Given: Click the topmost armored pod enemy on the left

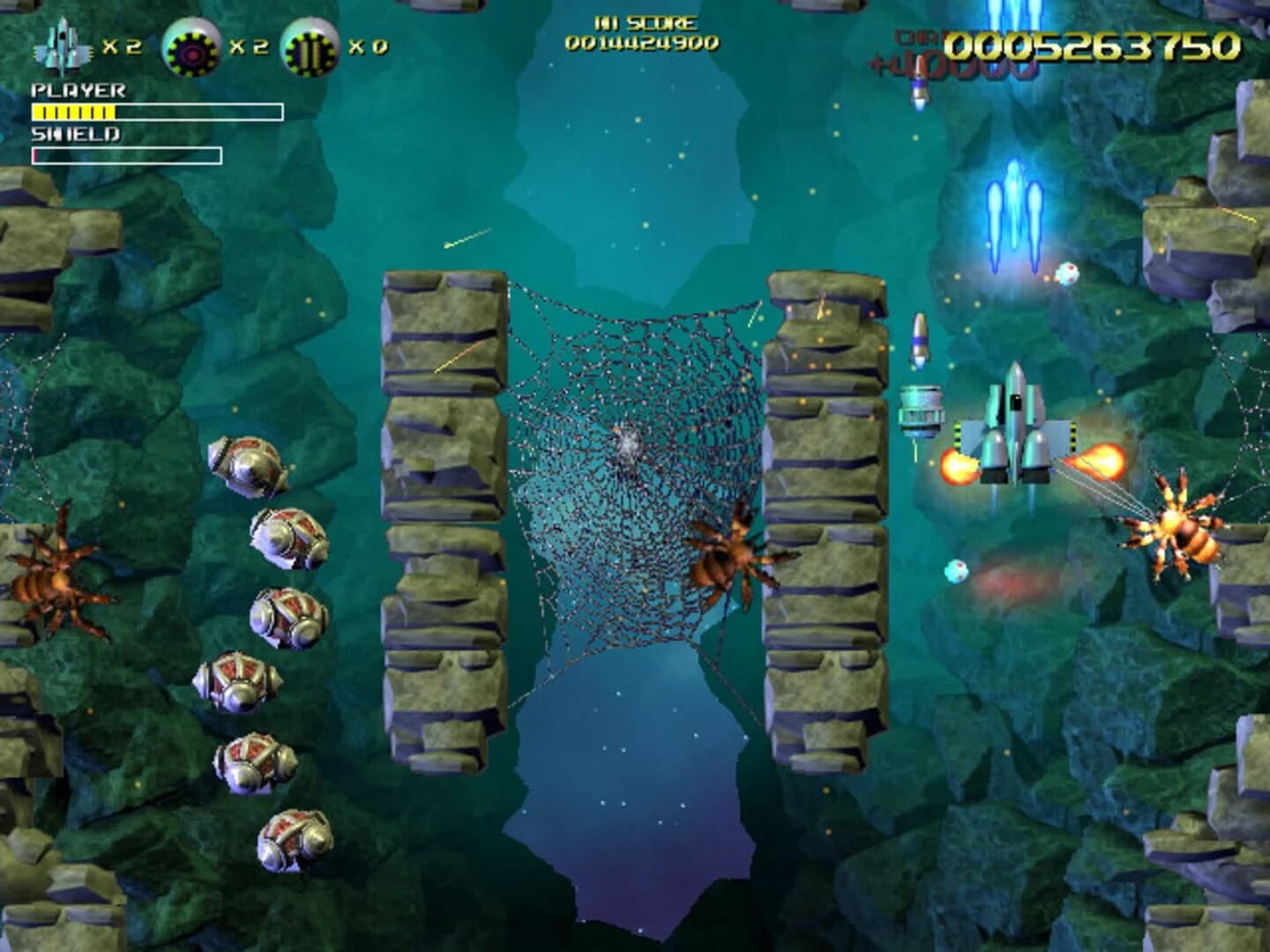Looking at the screenshot, I should click(x=251, y=463).
